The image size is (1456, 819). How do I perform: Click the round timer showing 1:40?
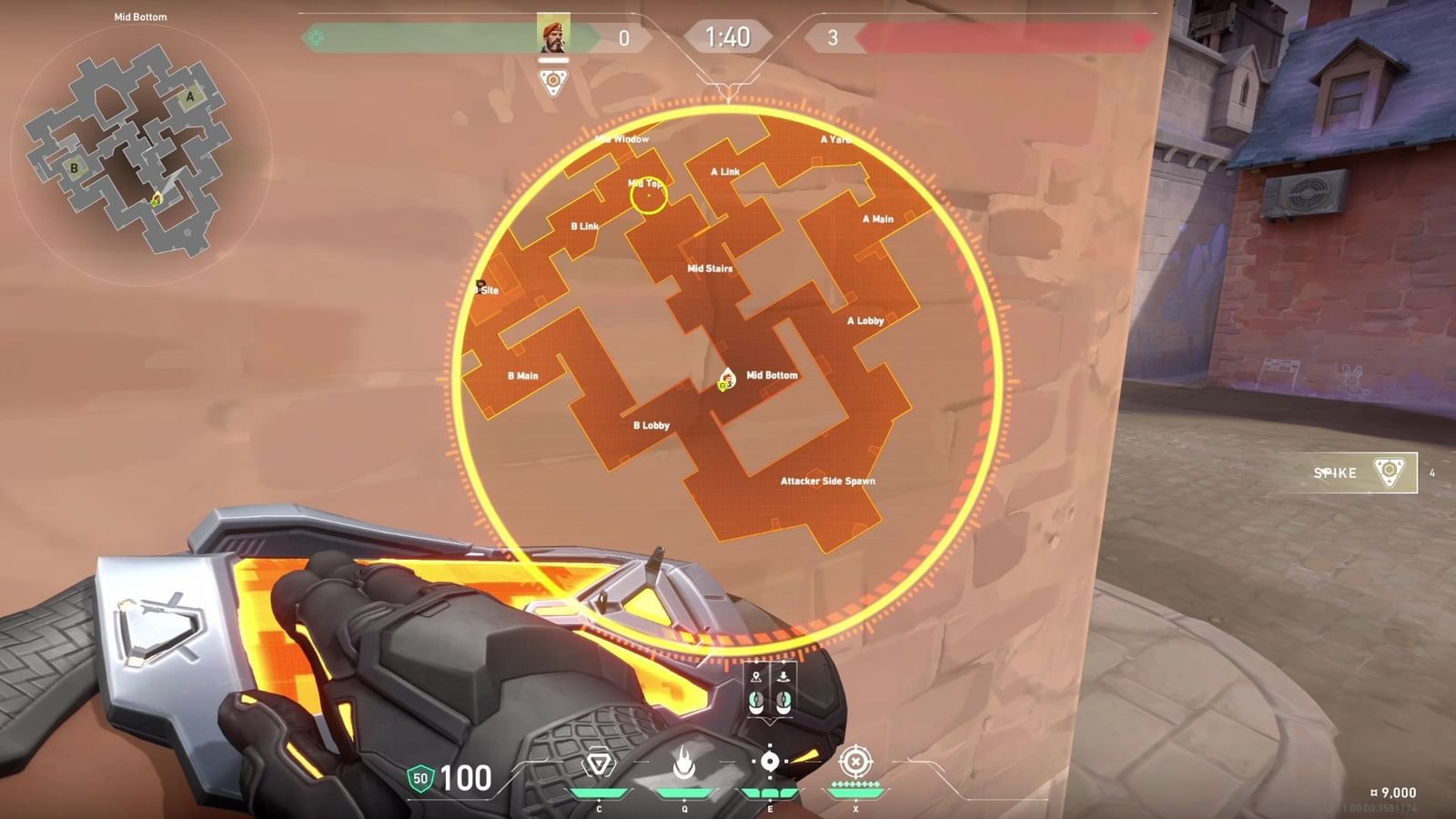(729, 38)
